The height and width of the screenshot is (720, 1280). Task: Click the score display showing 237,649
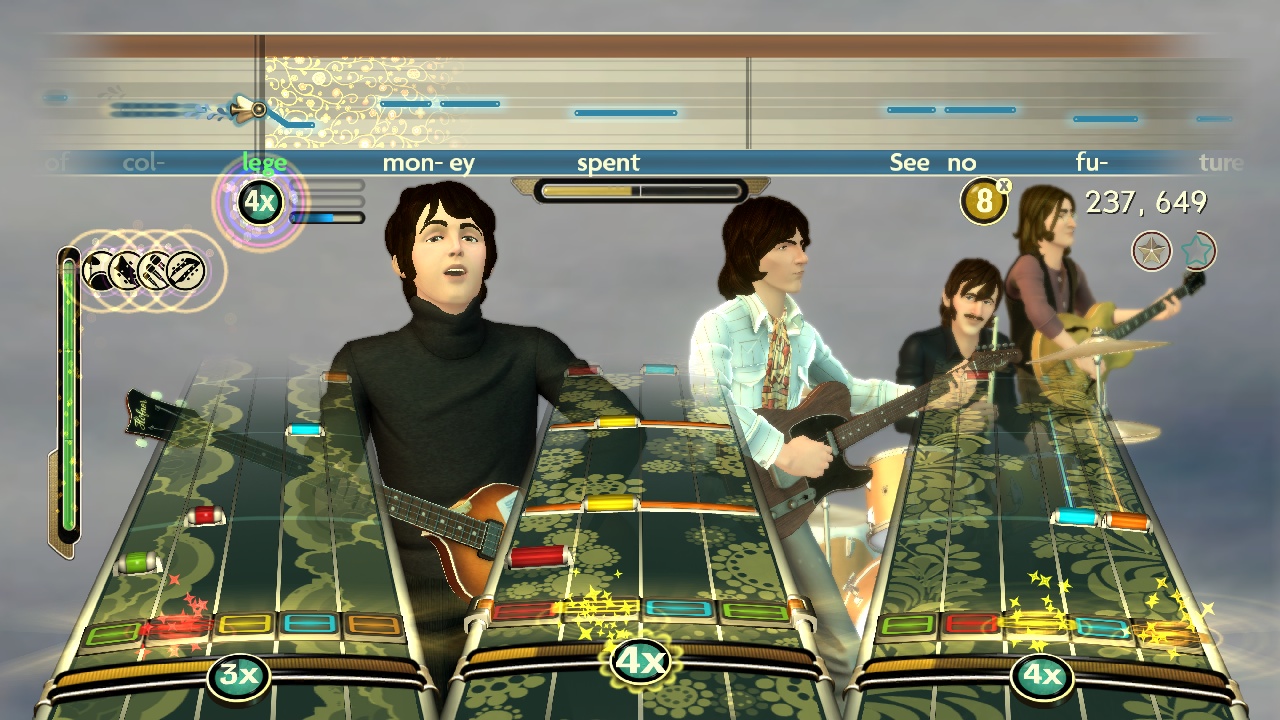[1148, 203]
